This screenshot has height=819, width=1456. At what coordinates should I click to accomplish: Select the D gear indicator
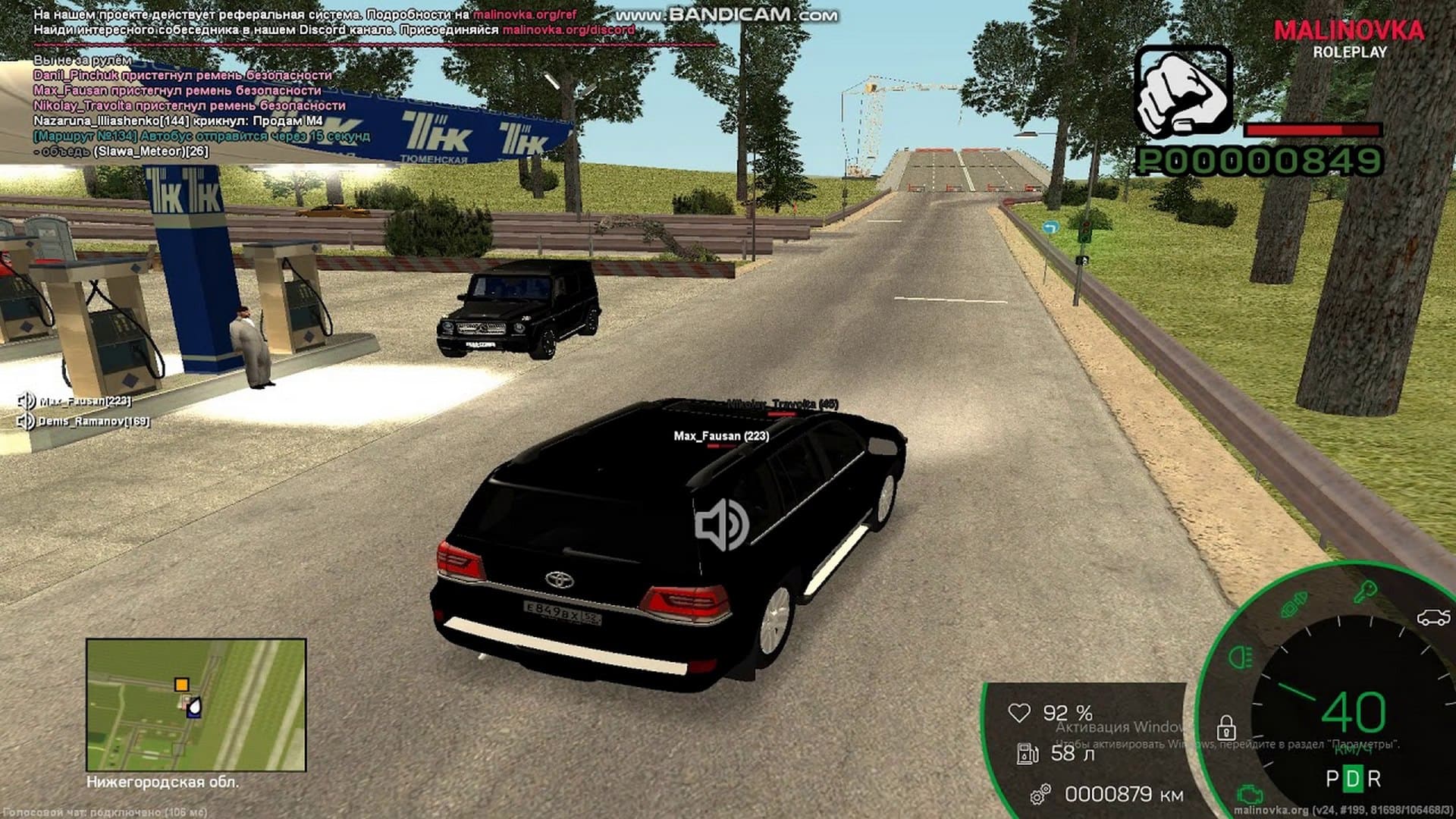[1353, 779]
